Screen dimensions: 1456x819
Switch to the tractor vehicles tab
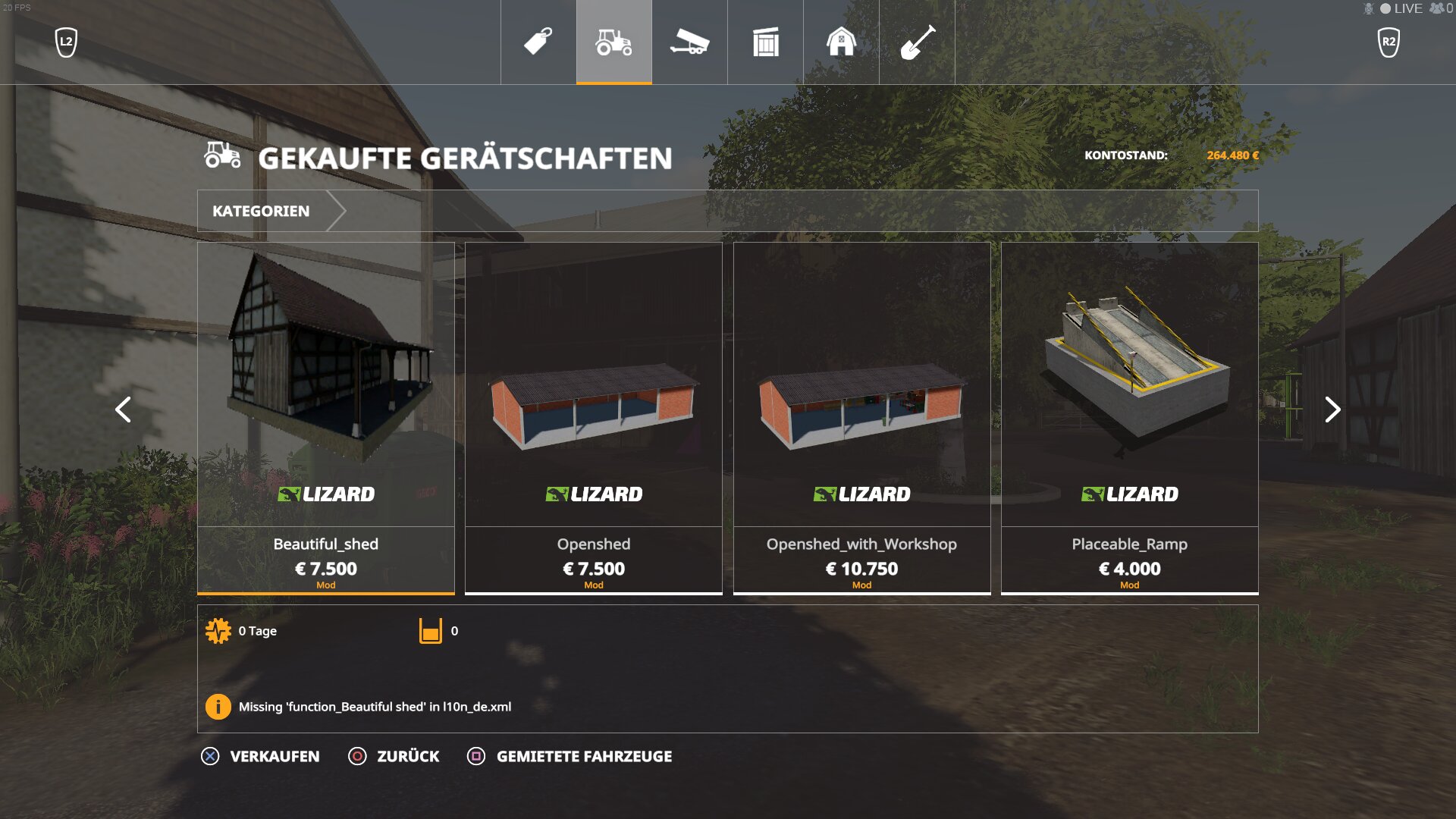[613, 42]
